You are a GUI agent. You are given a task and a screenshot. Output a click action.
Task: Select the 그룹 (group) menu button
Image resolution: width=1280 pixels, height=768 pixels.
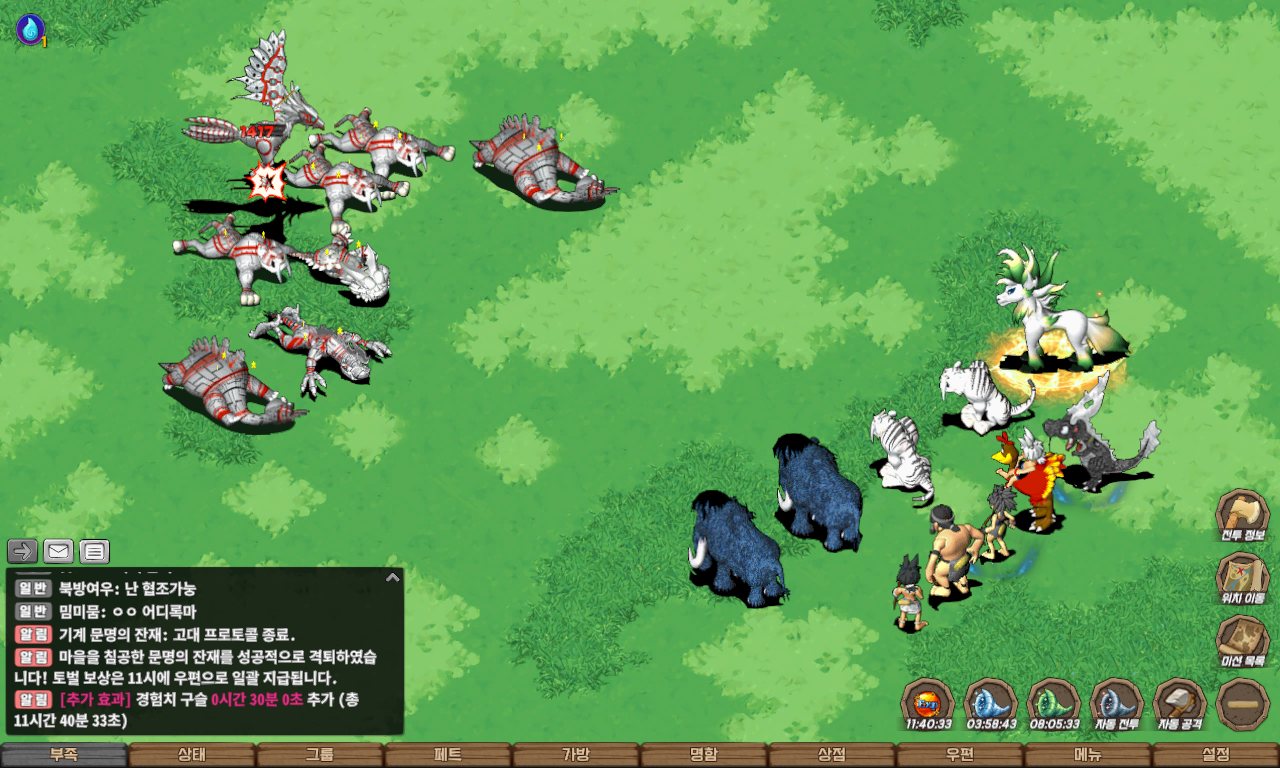[320, 755]
